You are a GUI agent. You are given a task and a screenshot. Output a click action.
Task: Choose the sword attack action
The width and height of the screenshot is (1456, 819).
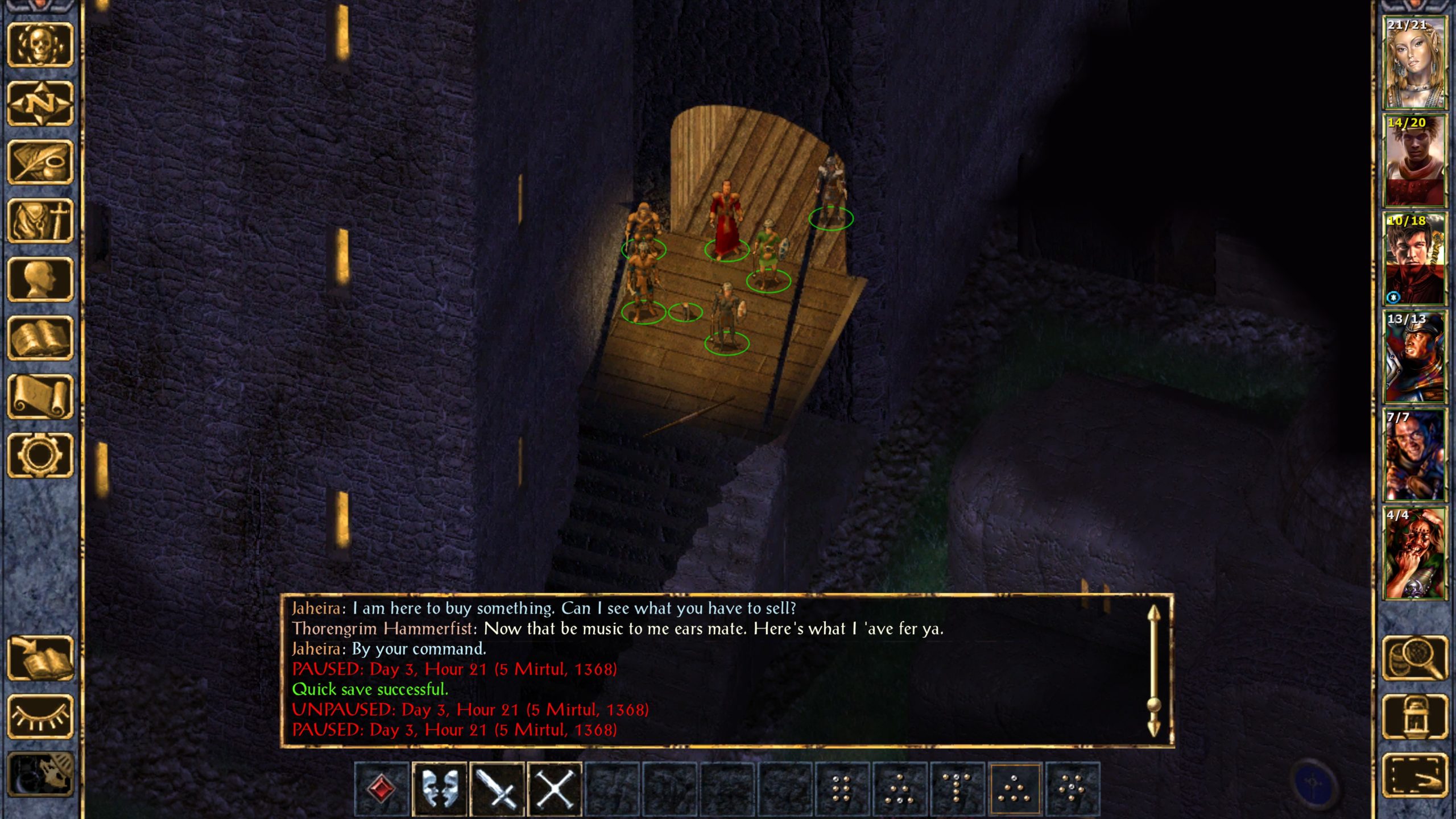pyautogui.click(x=497, y=789)
